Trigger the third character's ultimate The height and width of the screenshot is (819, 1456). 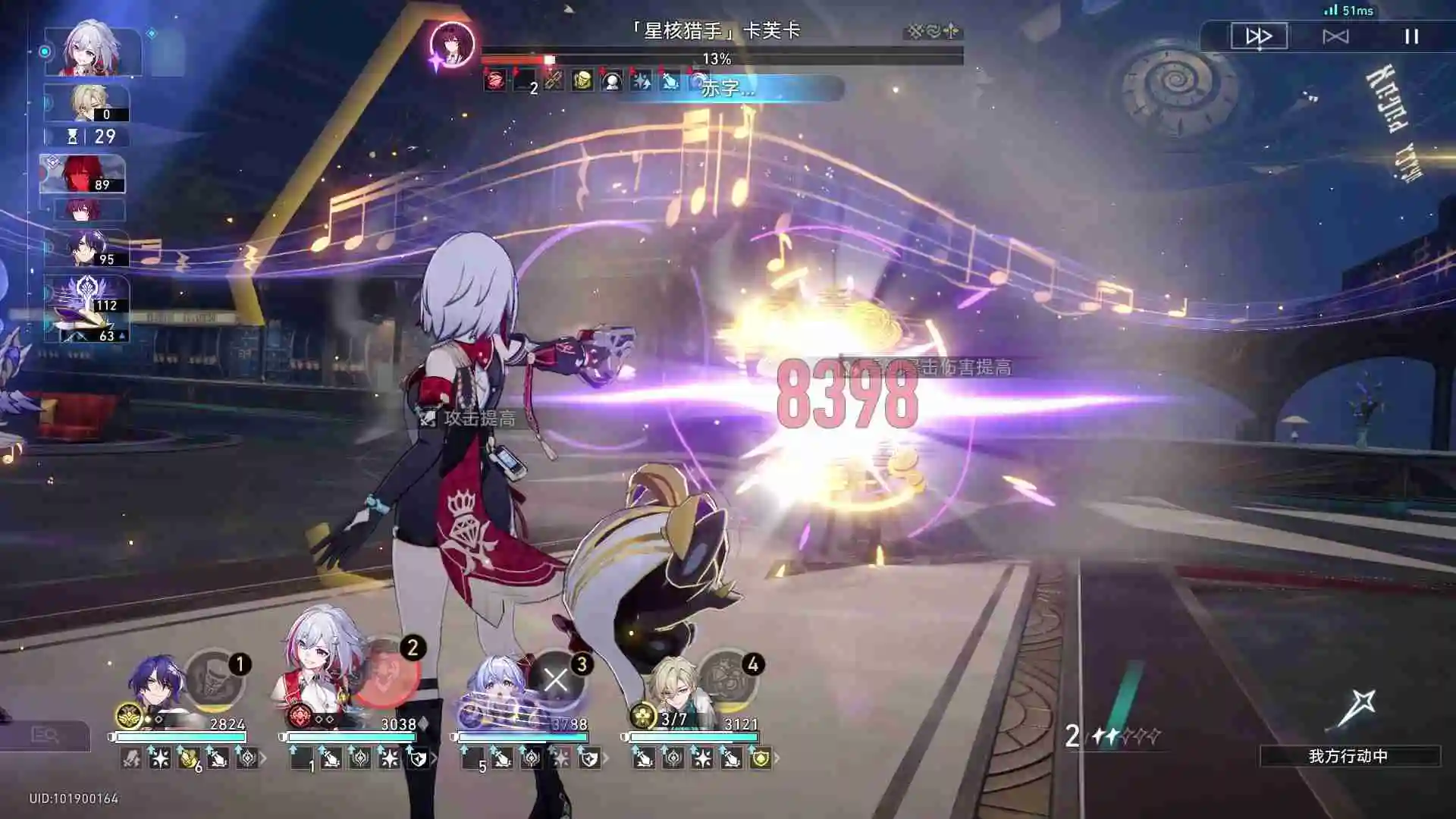point(556,679)
